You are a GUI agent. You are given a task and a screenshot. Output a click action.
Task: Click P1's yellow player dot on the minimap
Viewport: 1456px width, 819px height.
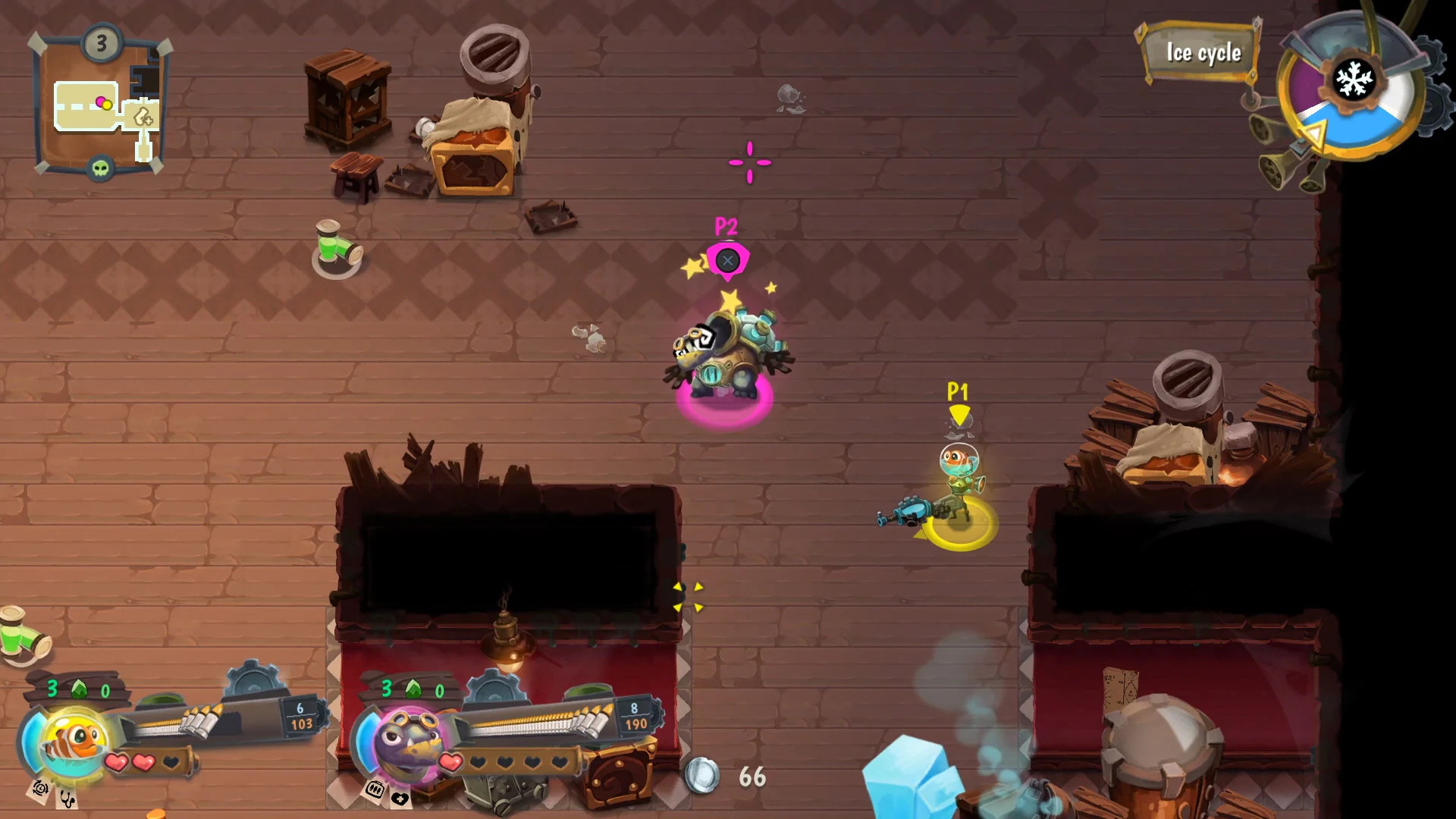point(107,105)
